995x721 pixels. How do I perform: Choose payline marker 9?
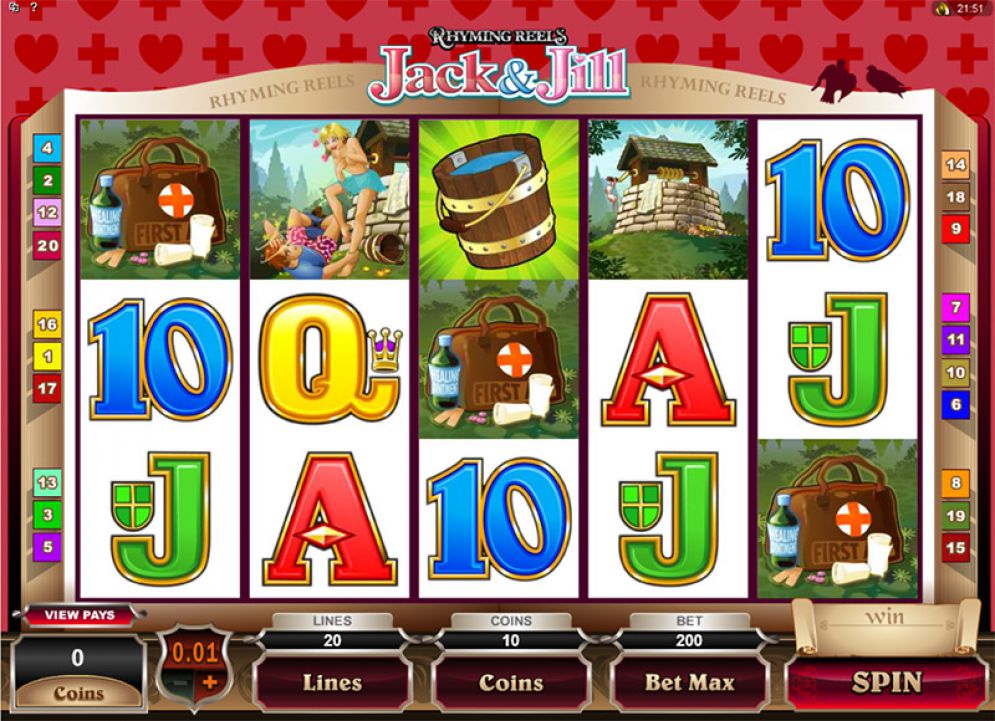click(x=956, y=229)
